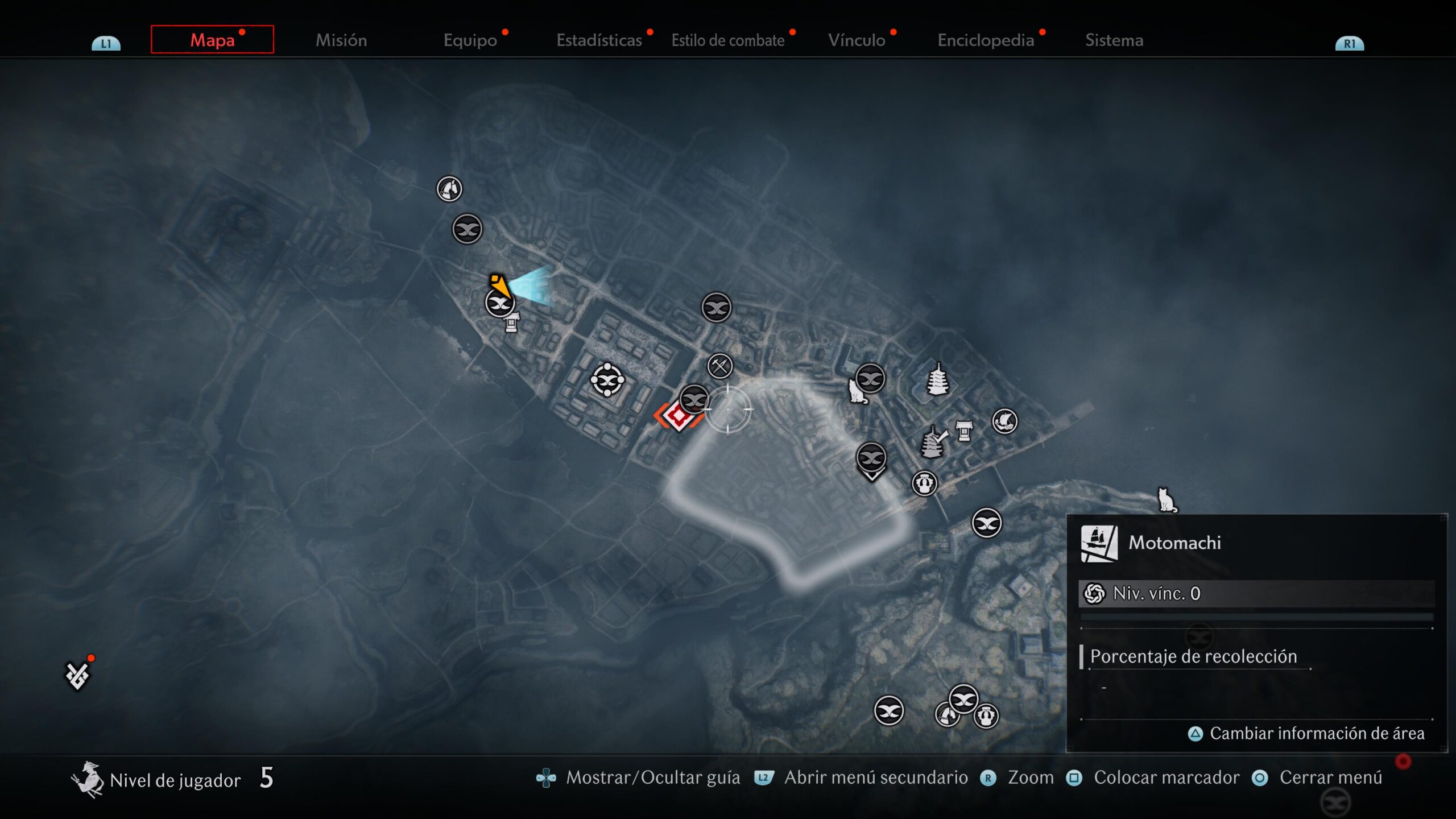Image resolution: width=1456 pixels, height=819 pixels.
Task: Open the Equipo tab
Action: 470,40
